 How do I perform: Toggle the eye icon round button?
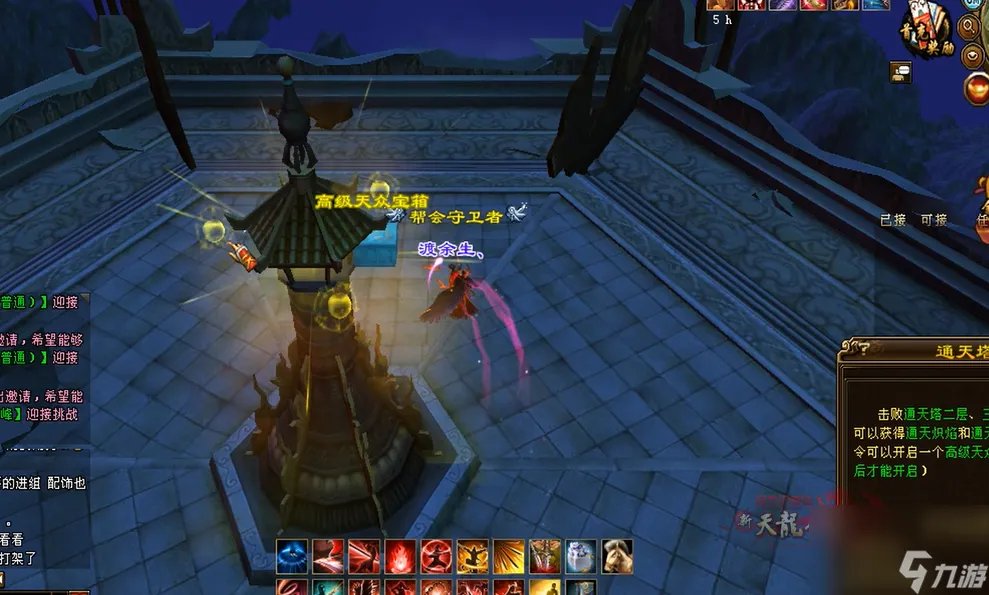coord(973,55)
